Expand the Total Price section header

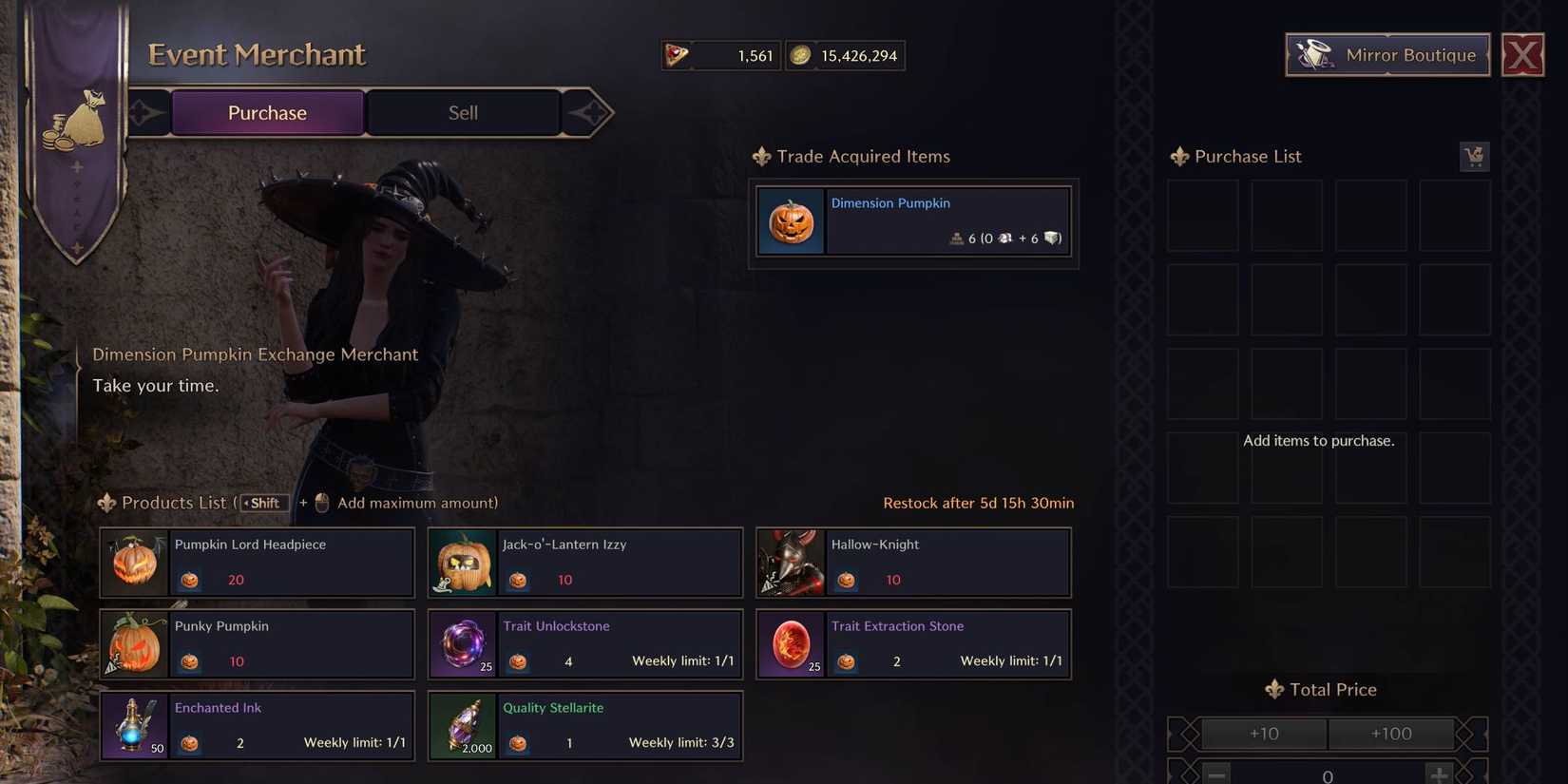1320,689
